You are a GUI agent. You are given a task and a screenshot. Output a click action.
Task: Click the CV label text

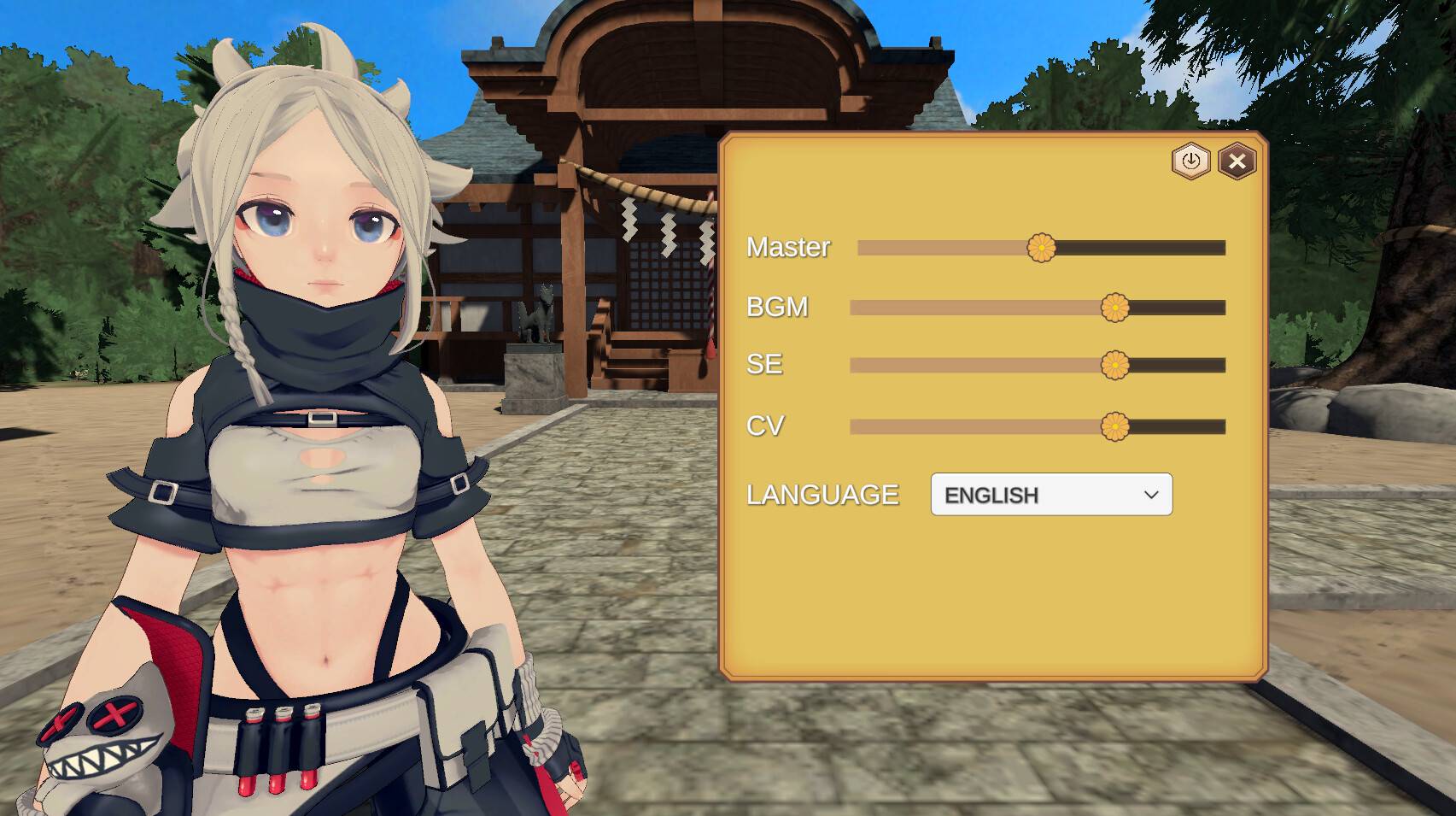tap(764, 425)
